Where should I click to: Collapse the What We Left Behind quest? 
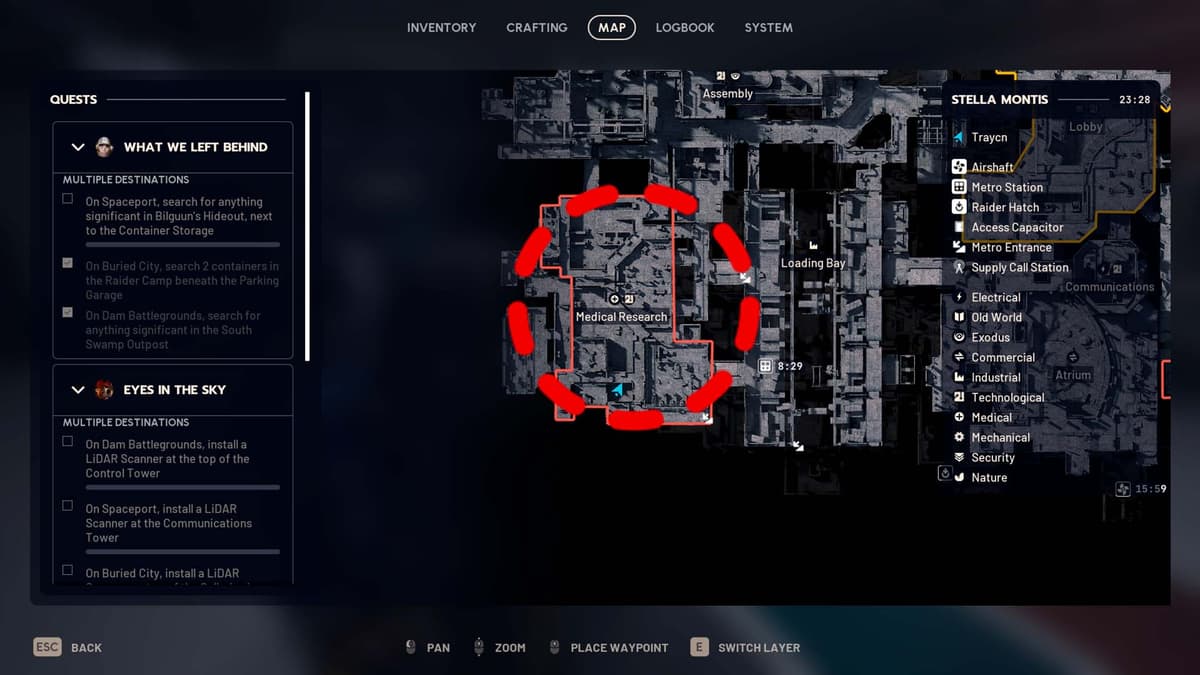78,147
